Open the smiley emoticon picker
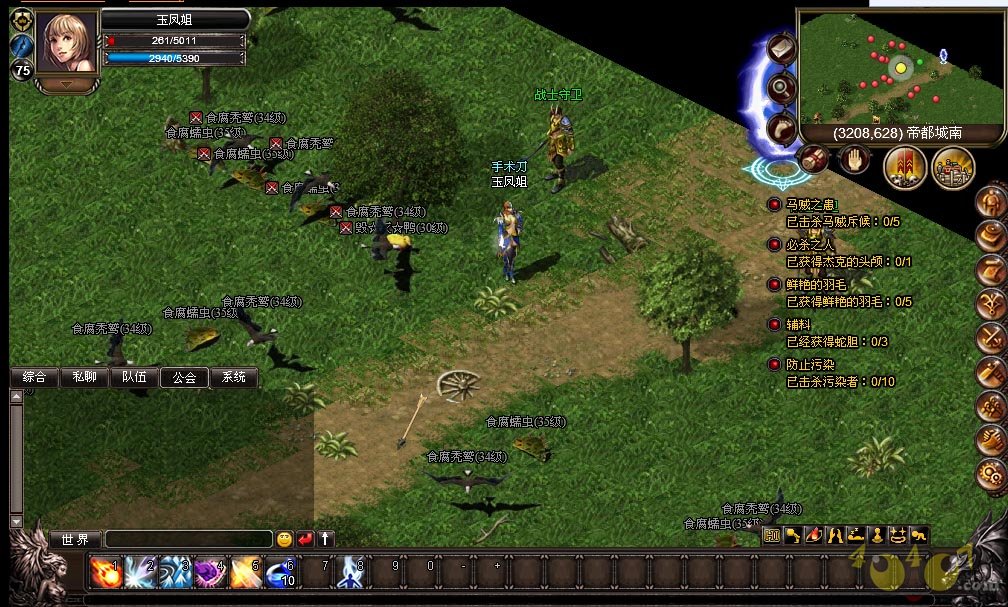The width and height of the screenshot is (1008, 607). (x=285, y=539)
